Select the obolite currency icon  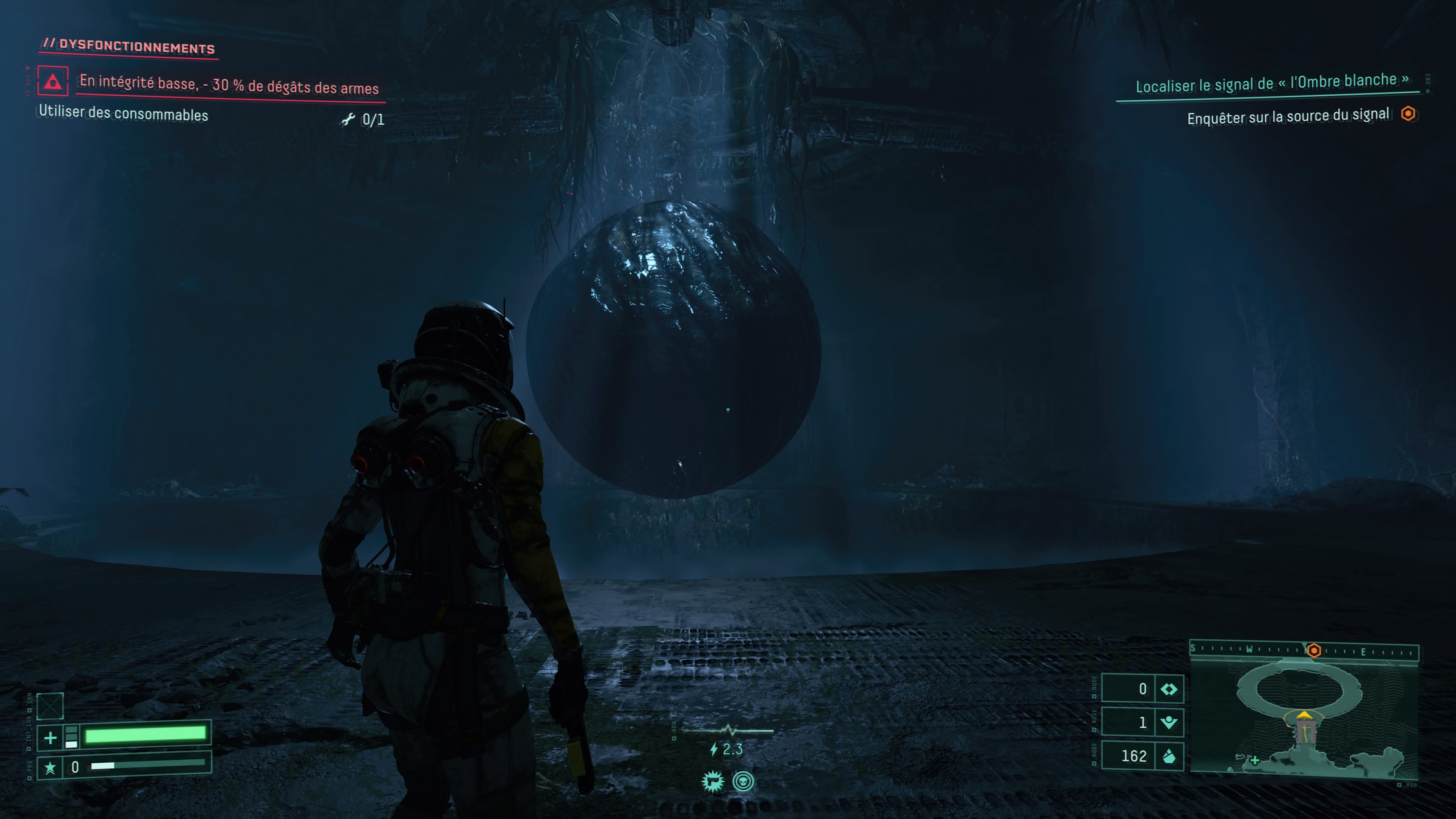click(1169, 756)
